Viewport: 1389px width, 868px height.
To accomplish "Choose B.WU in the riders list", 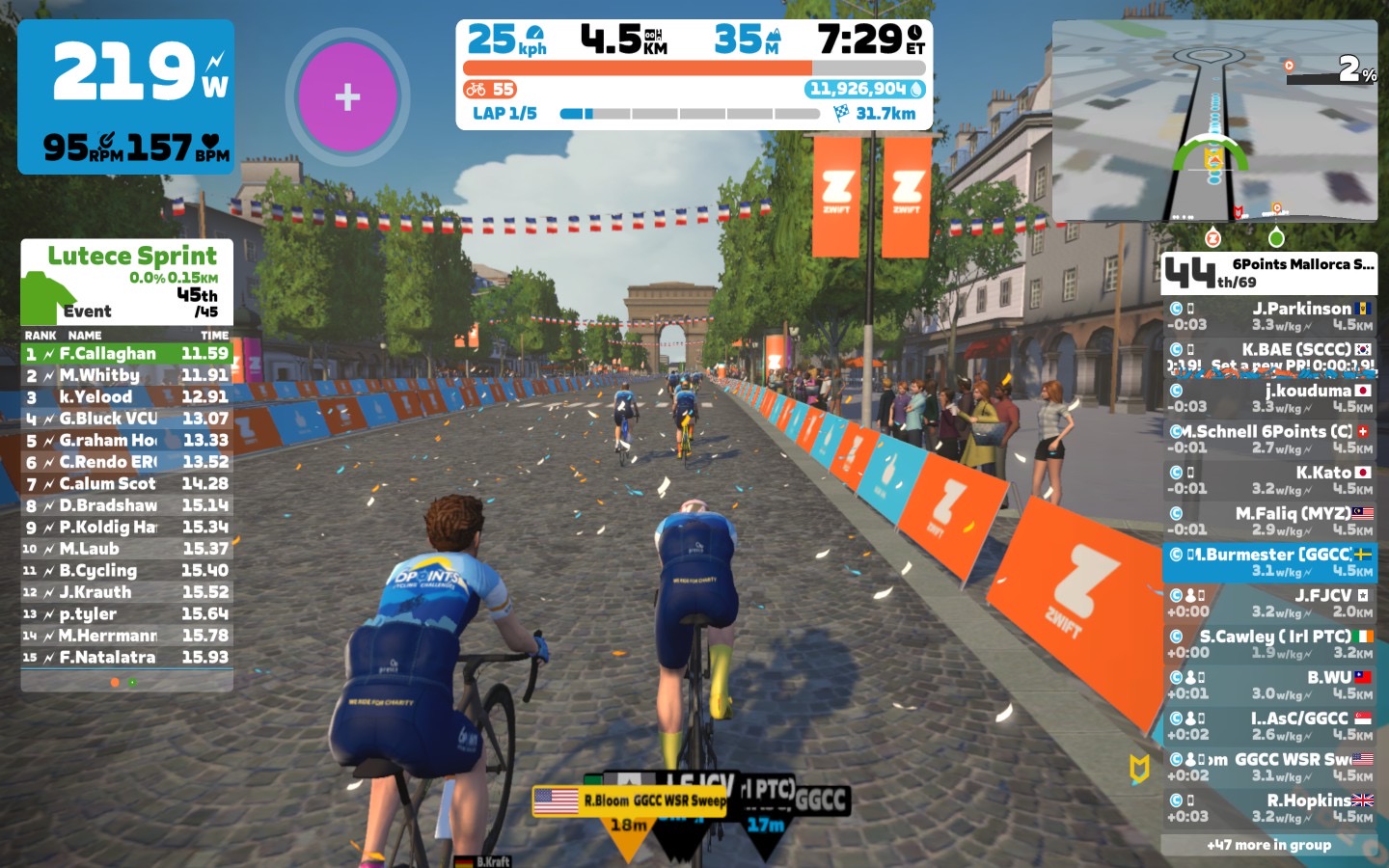I will tap(1269, 685).
